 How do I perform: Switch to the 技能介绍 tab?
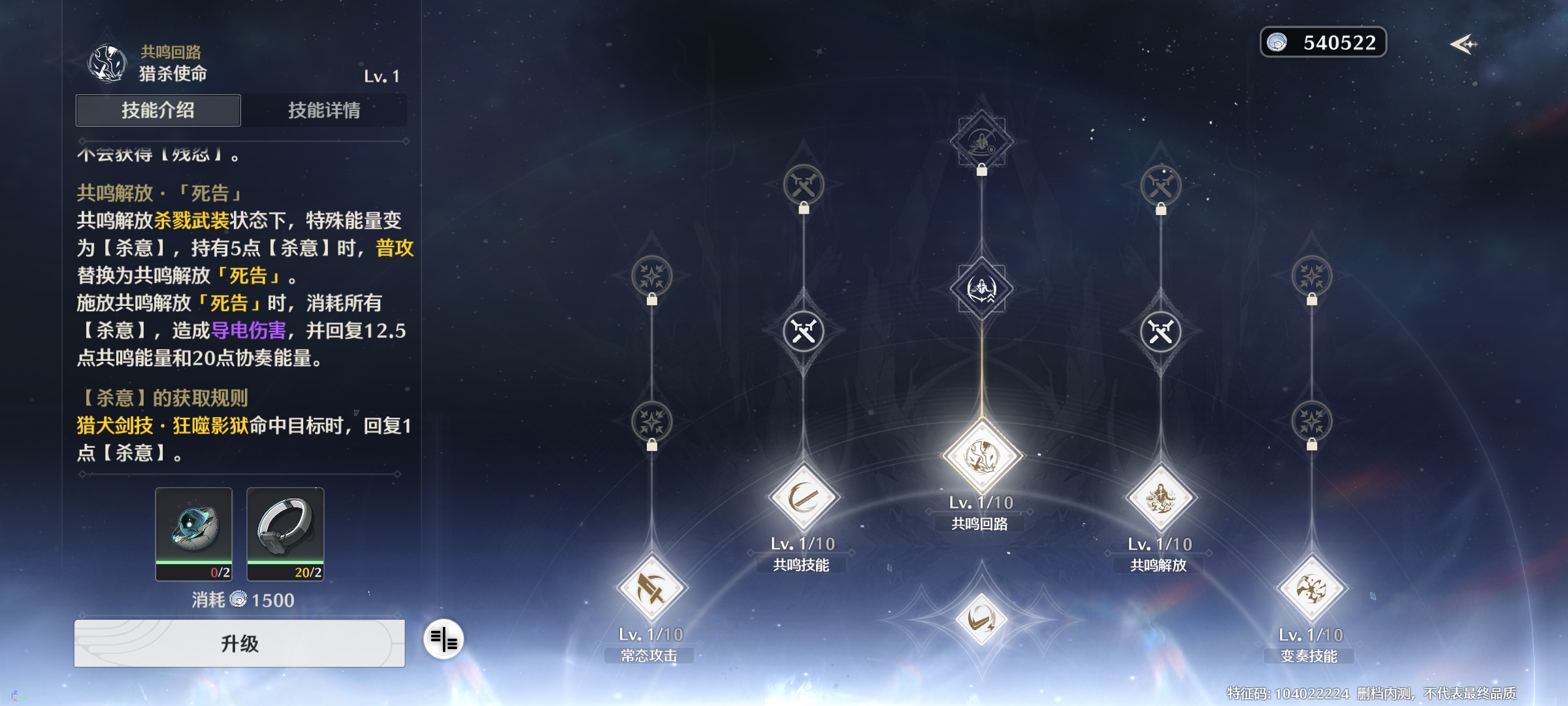tap(158, 110)
